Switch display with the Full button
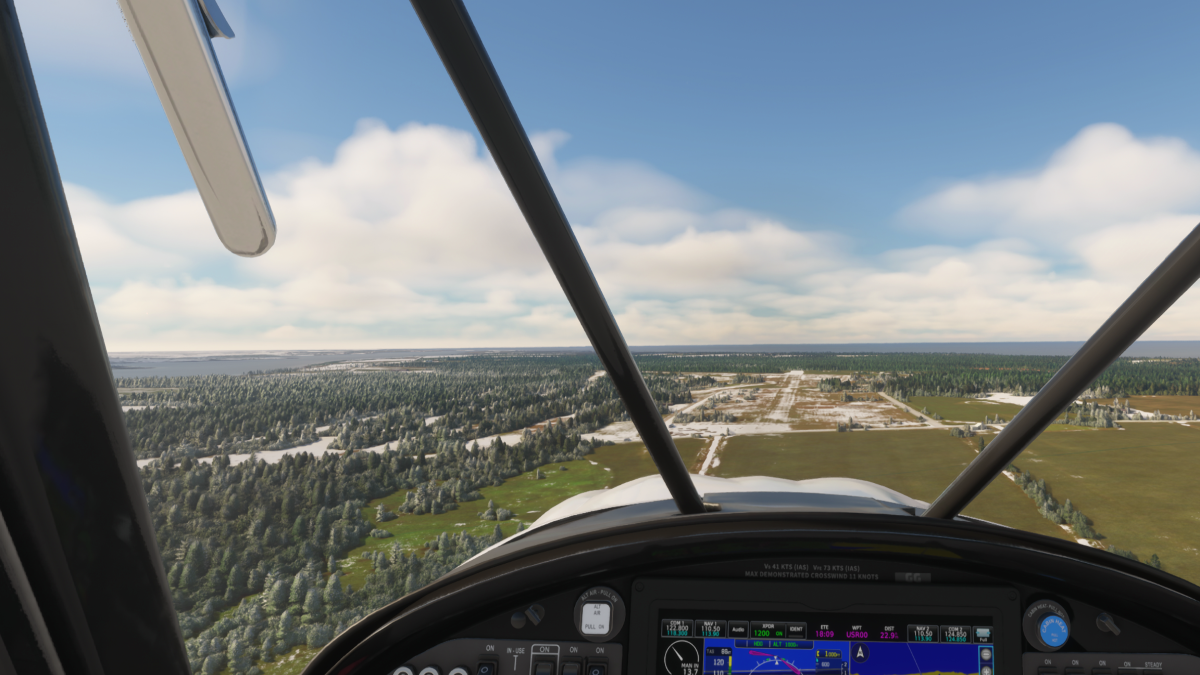This screenshot has width=1200, height=675. 983,634
